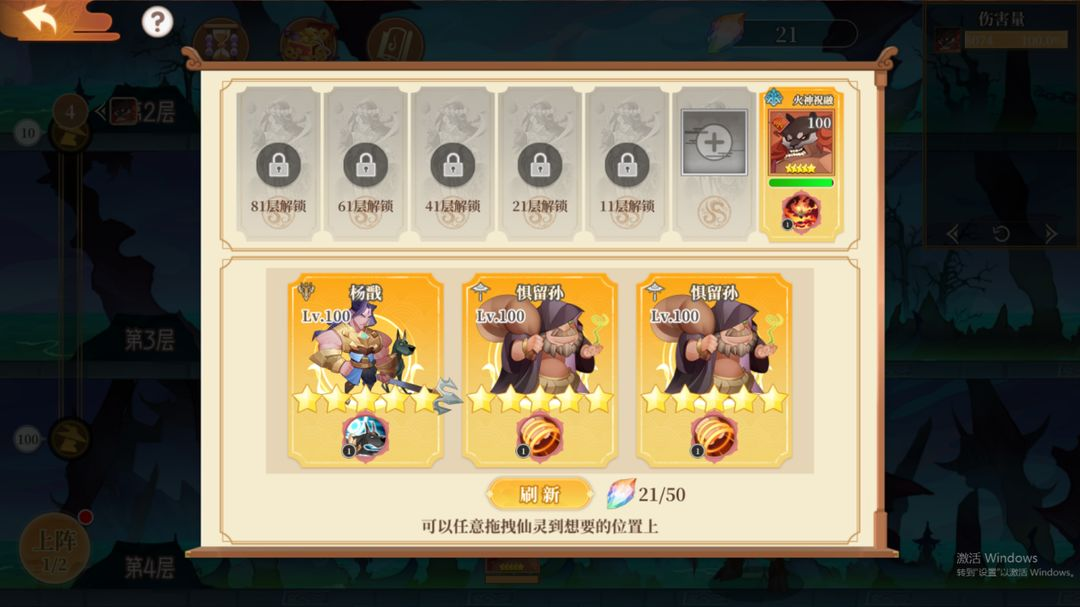The height and width of the screenshot is (607, 1080).
Task: Click the 刷新 refresh button
Action: tap(540, 494)
